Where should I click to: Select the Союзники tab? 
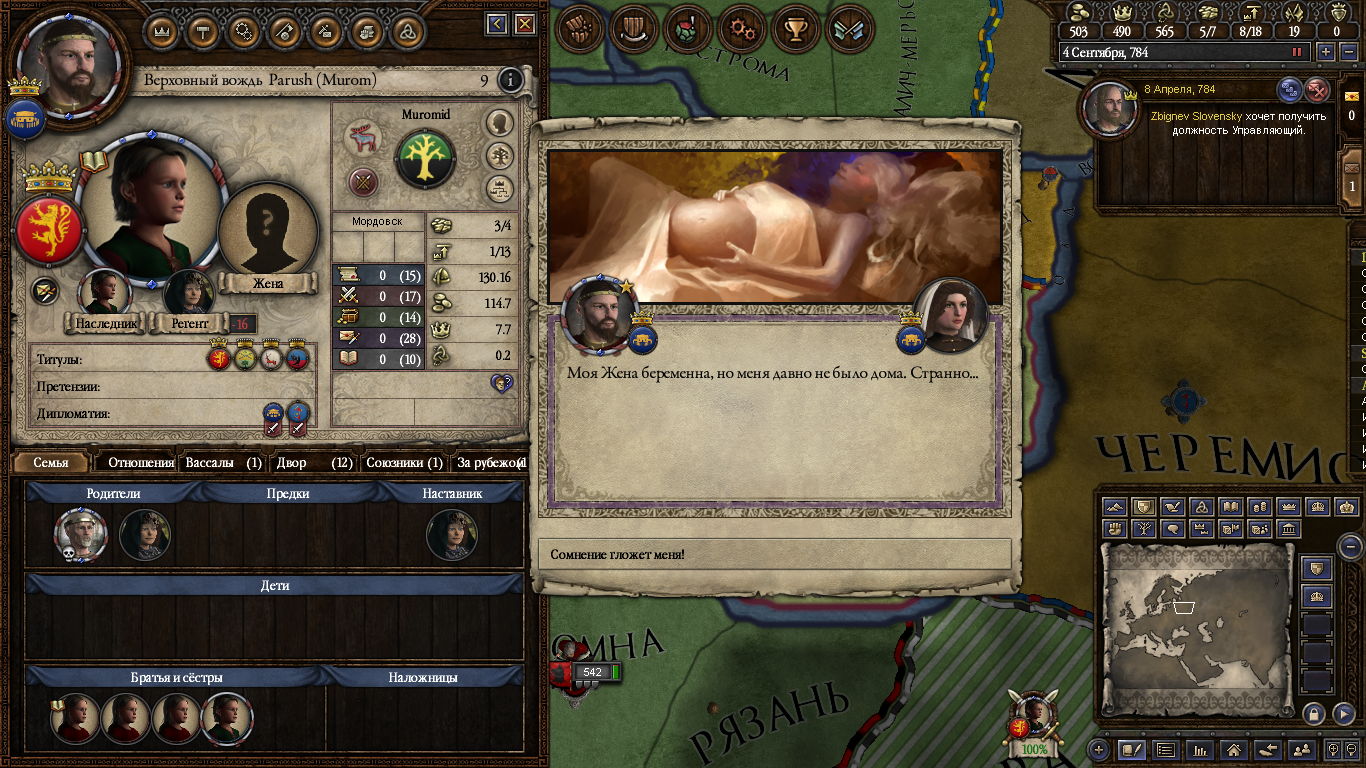[x=403, y=463]
